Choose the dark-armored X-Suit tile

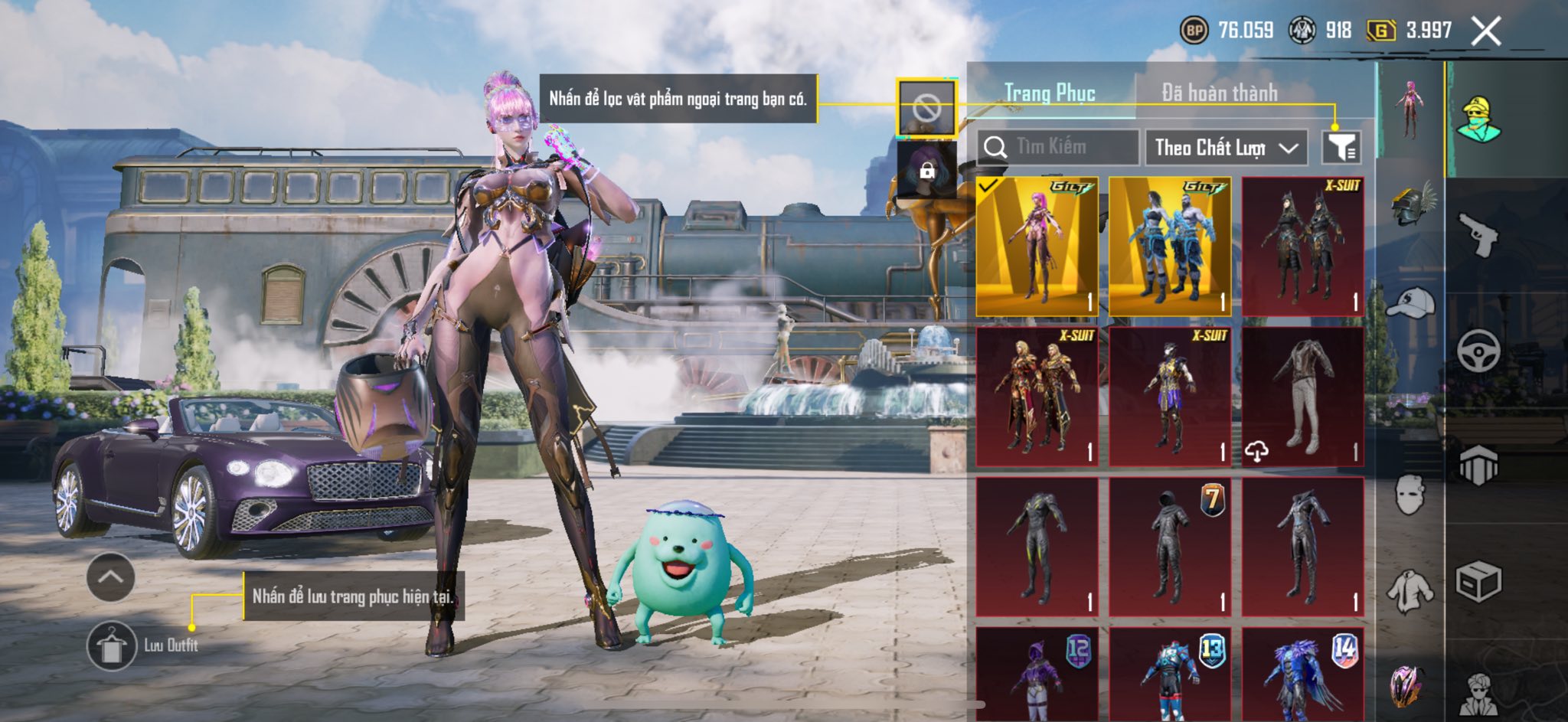[1303, 247]
